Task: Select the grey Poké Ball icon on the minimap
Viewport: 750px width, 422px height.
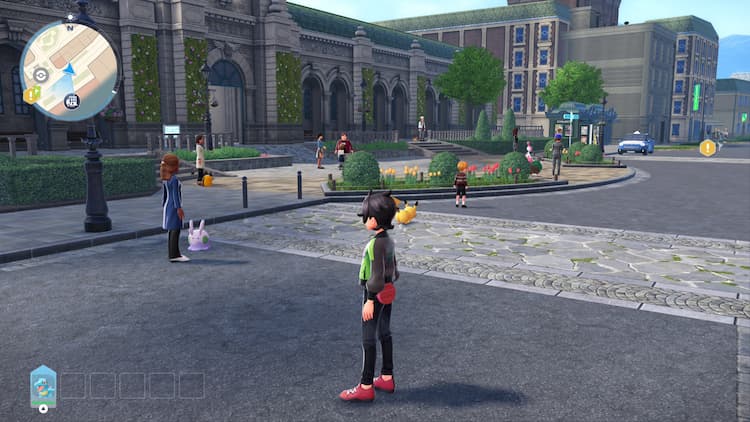Action: (40, 75)
